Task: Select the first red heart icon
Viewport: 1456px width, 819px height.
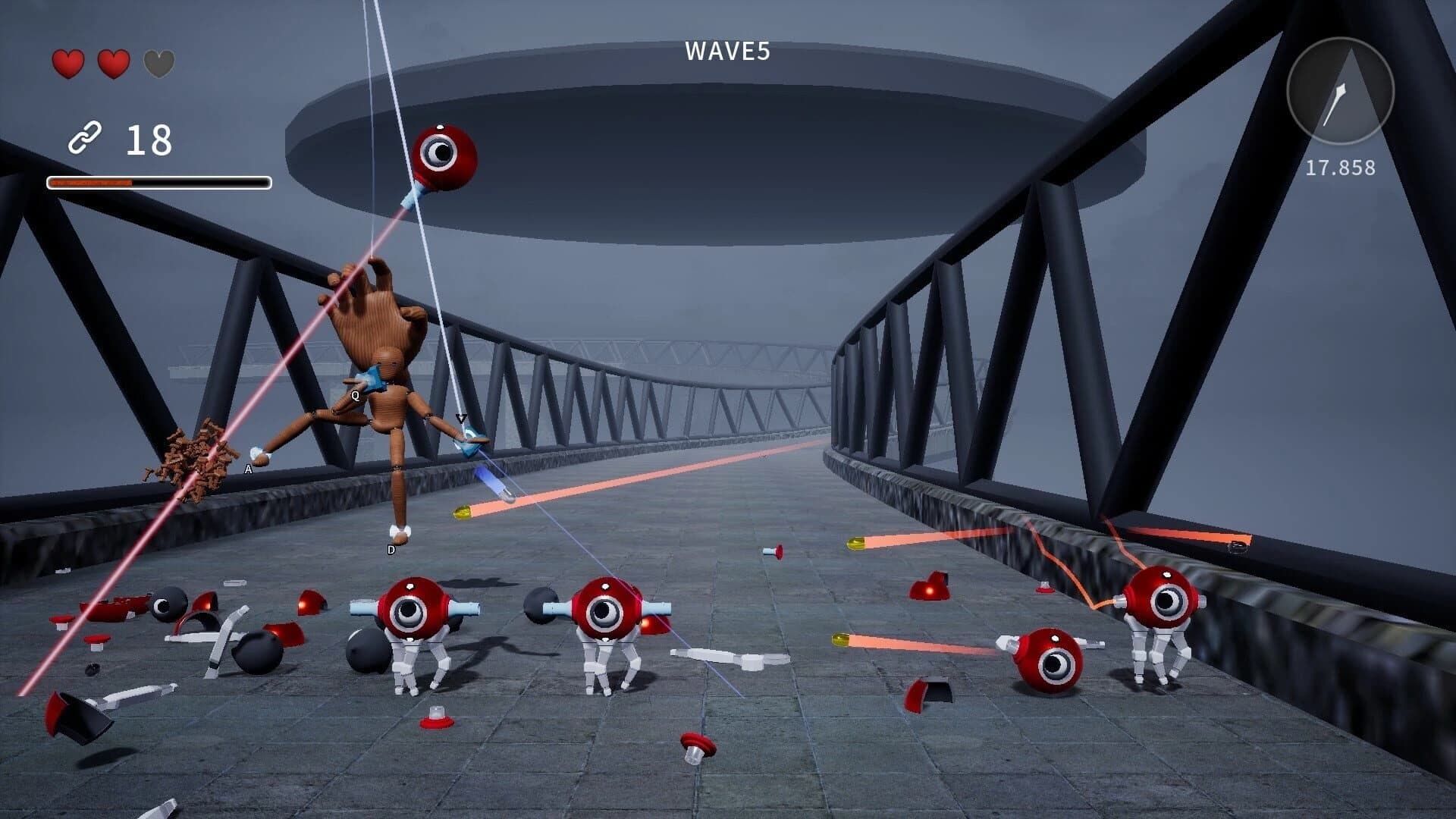Action: point(67,64)
